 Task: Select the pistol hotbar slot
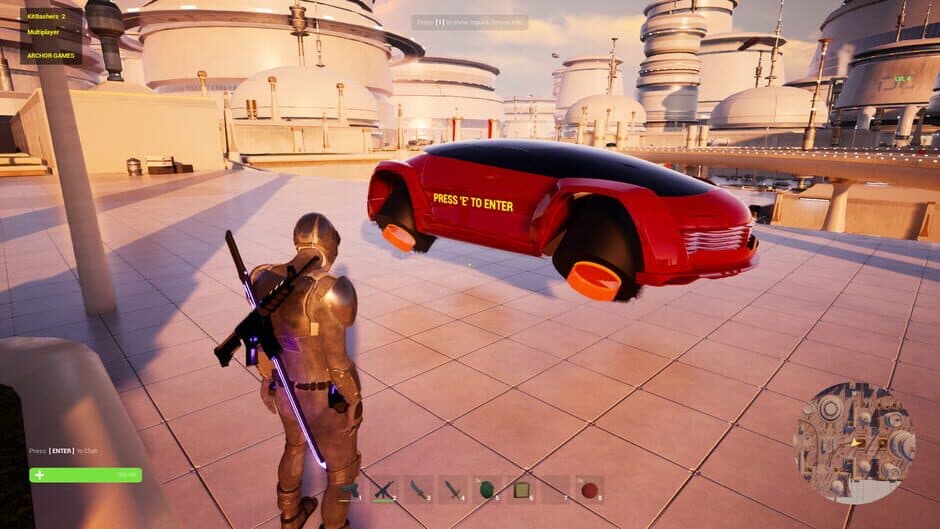351,490
